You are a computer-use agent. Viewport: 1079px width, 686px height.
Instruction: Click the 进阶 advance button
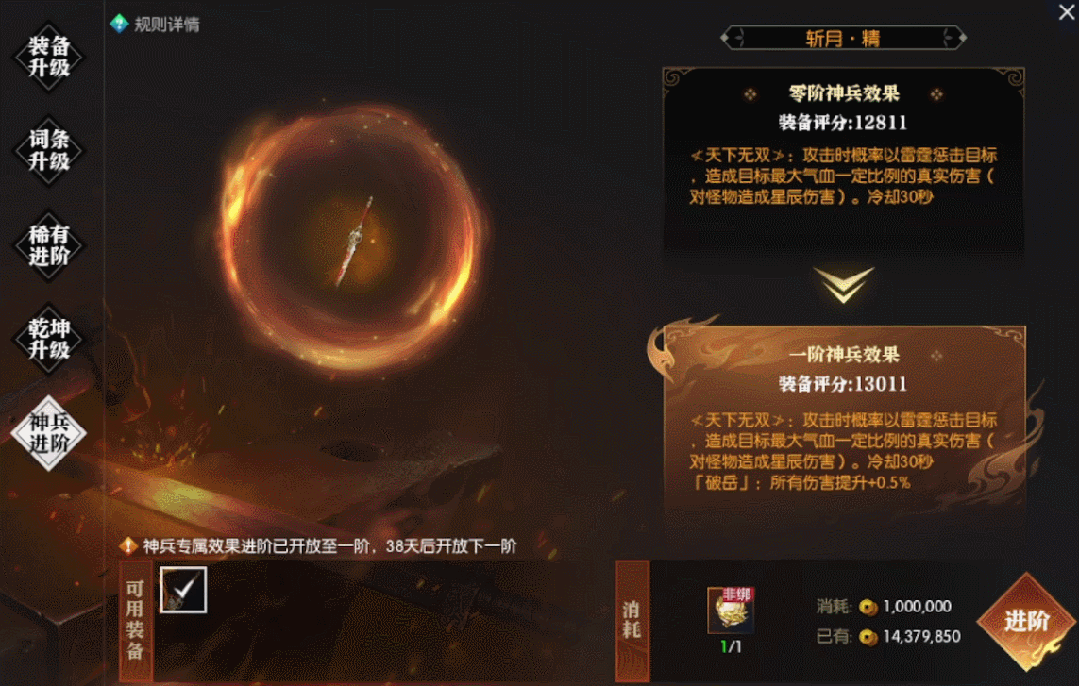(x=1026, y=621)
